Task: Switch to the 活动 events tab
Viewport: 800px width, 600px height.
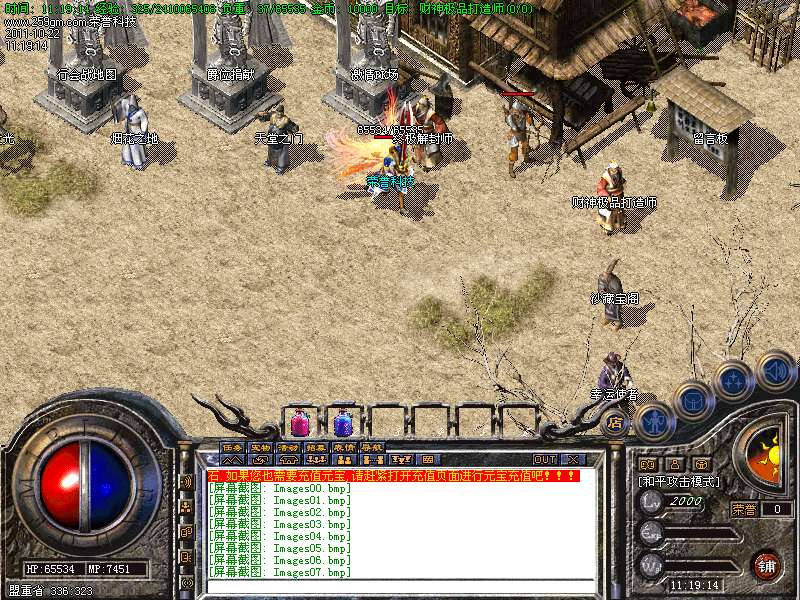Action: [x=288, y=447]
